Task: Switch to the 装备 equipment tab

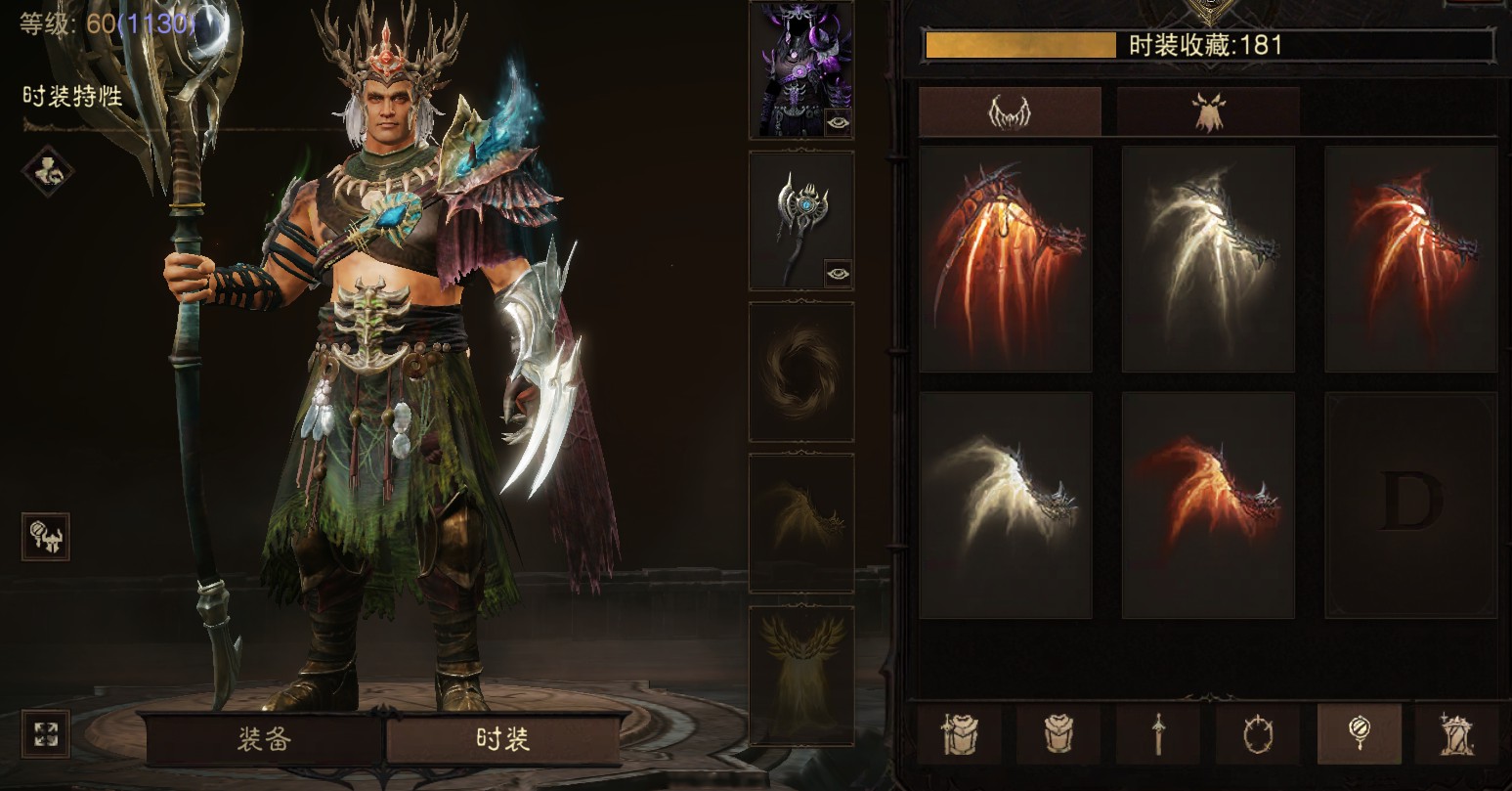Action: coord(264,738)
